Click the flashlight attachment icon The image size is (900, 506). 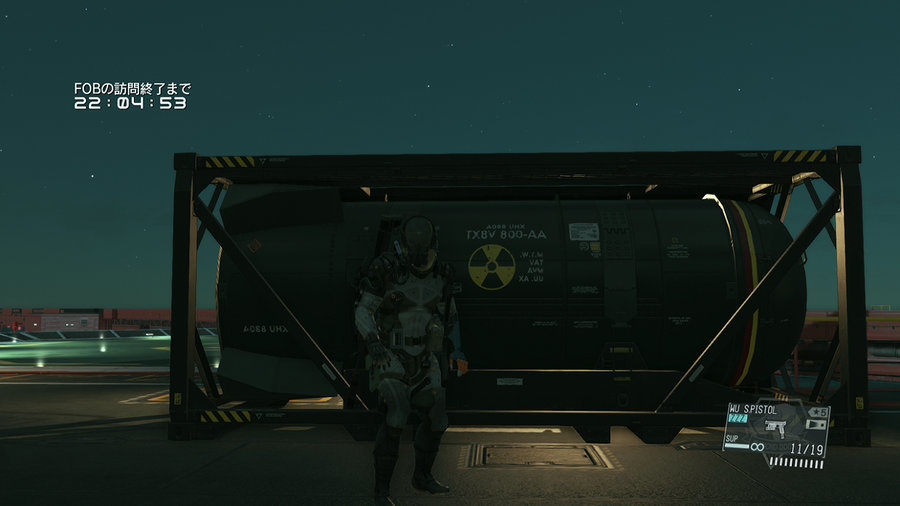click(820, 424)
